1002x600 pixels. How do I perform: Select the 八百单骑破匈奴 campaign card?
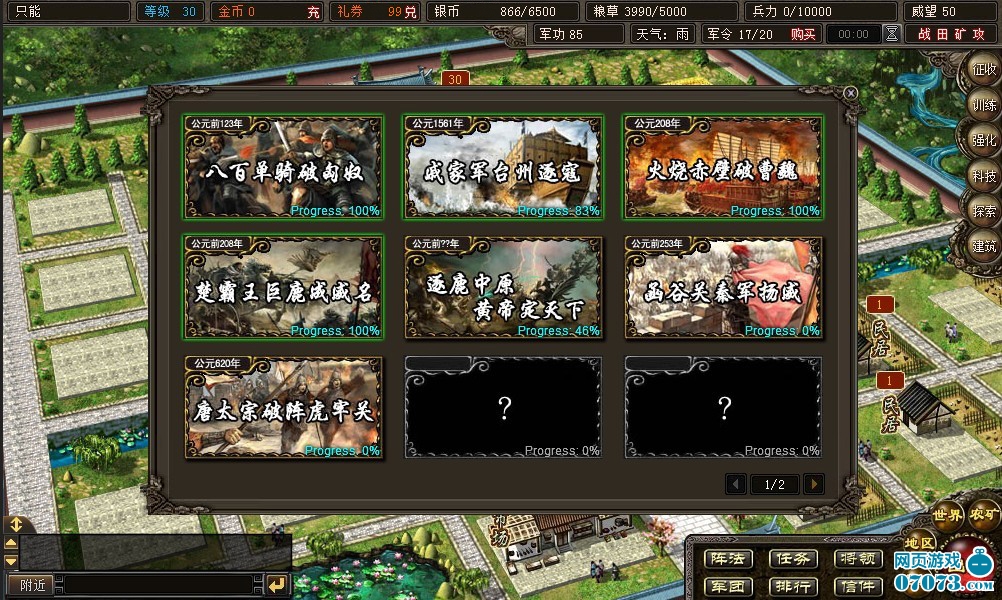[x=282, y=167]
